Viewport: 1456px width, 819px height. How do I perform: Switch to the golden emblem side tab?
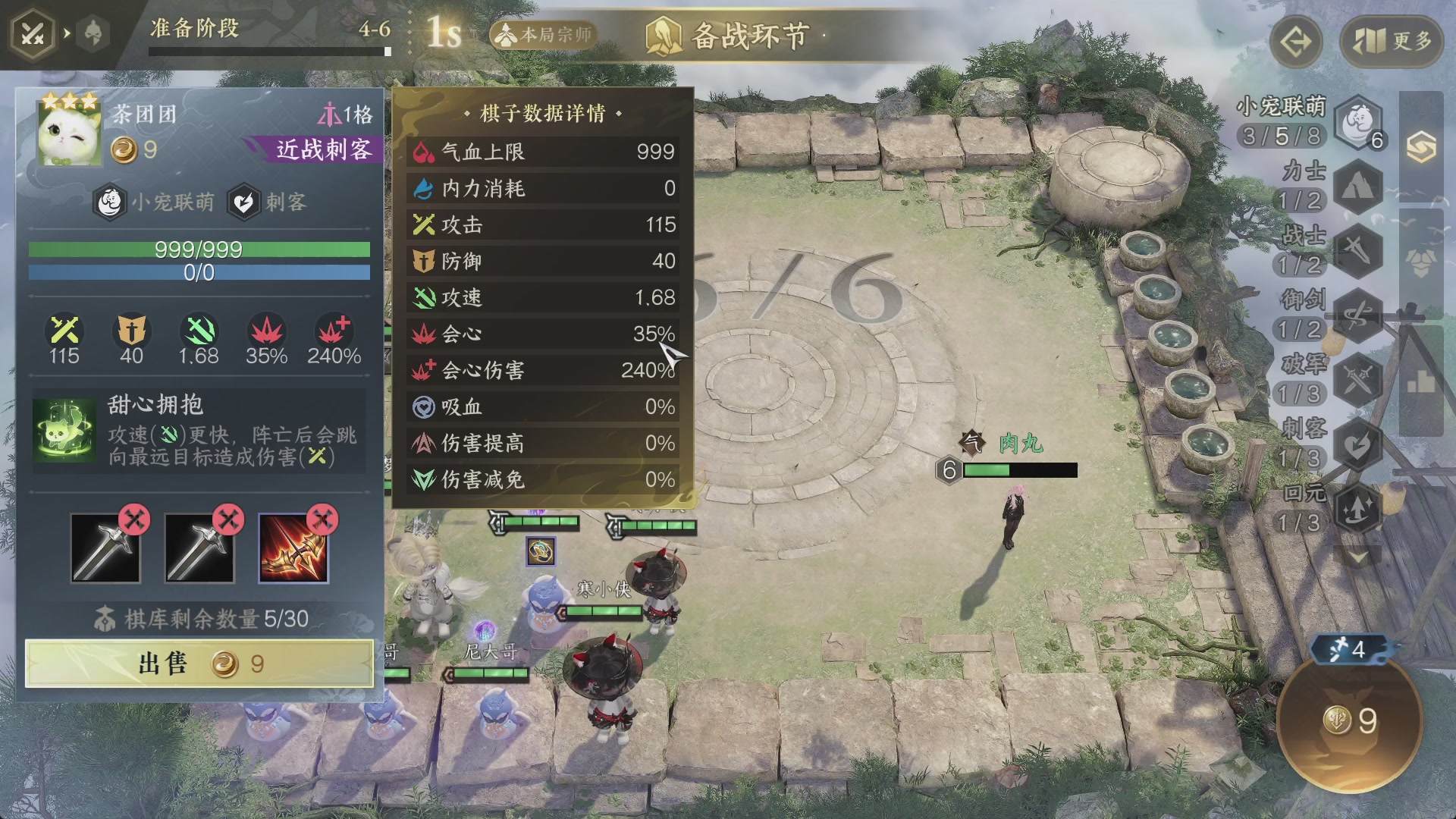1423,145
